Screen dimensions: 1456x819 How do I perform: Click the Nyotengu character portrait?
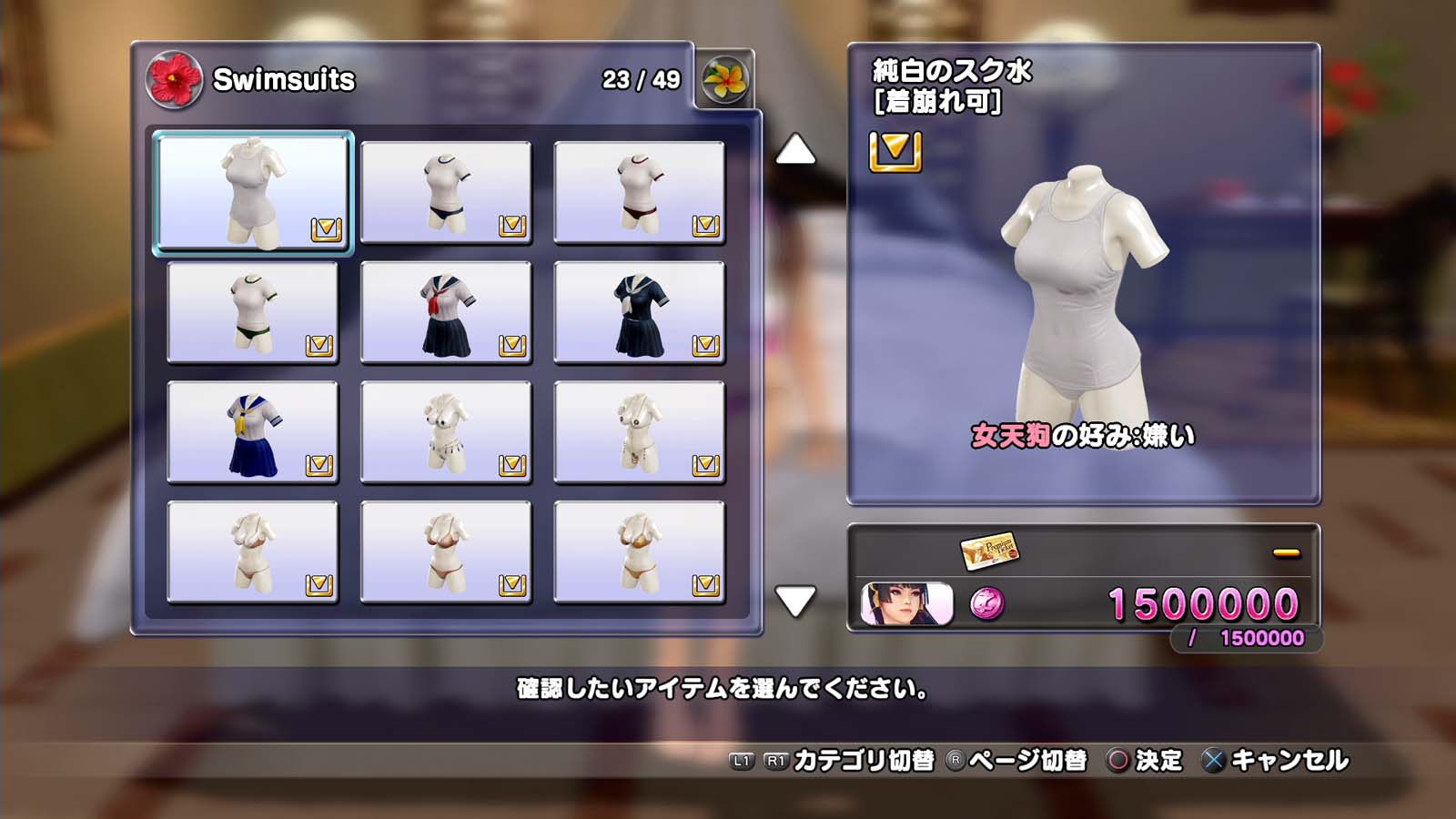click(906, 603)
